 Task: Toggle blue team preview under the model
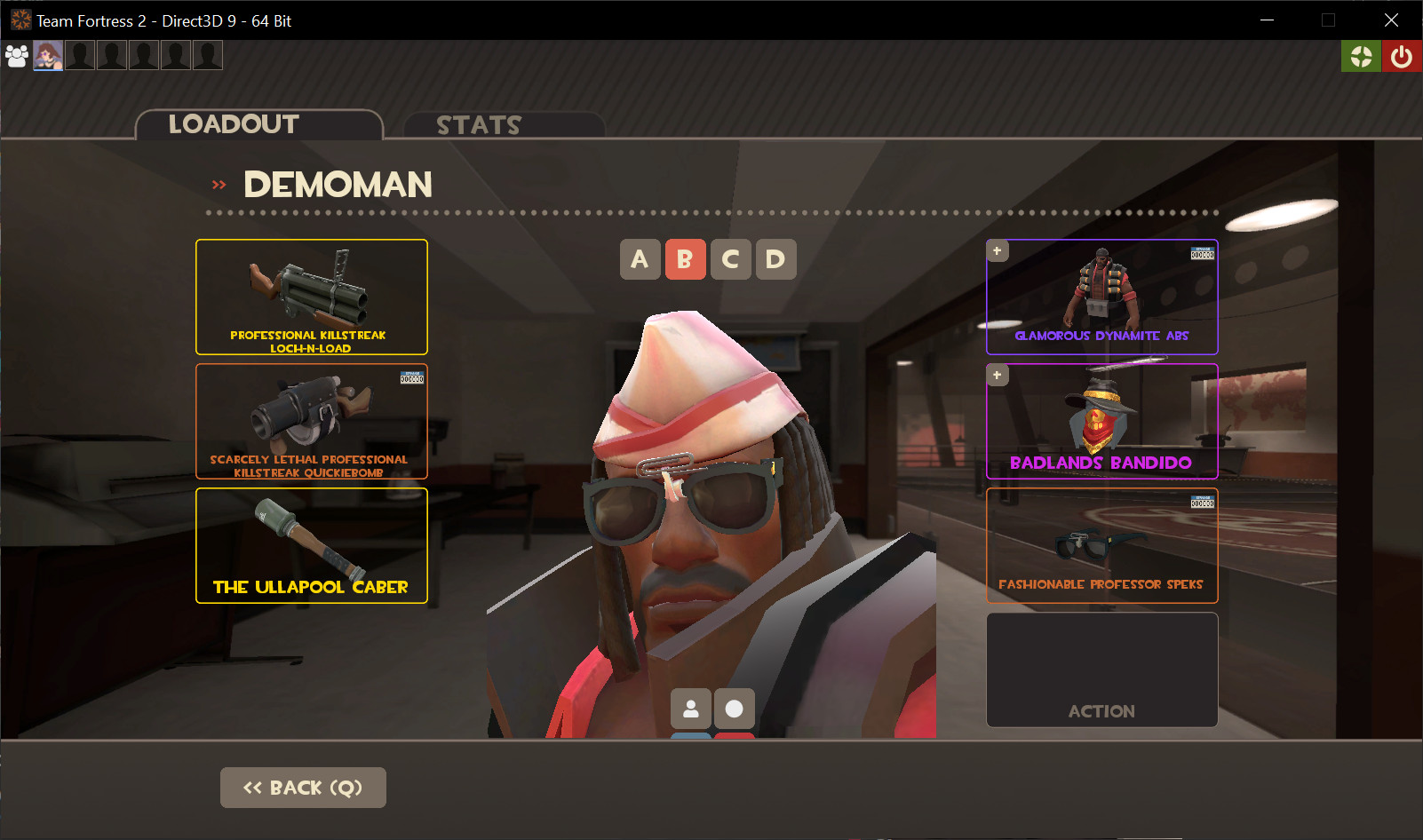tap(691, 735)
